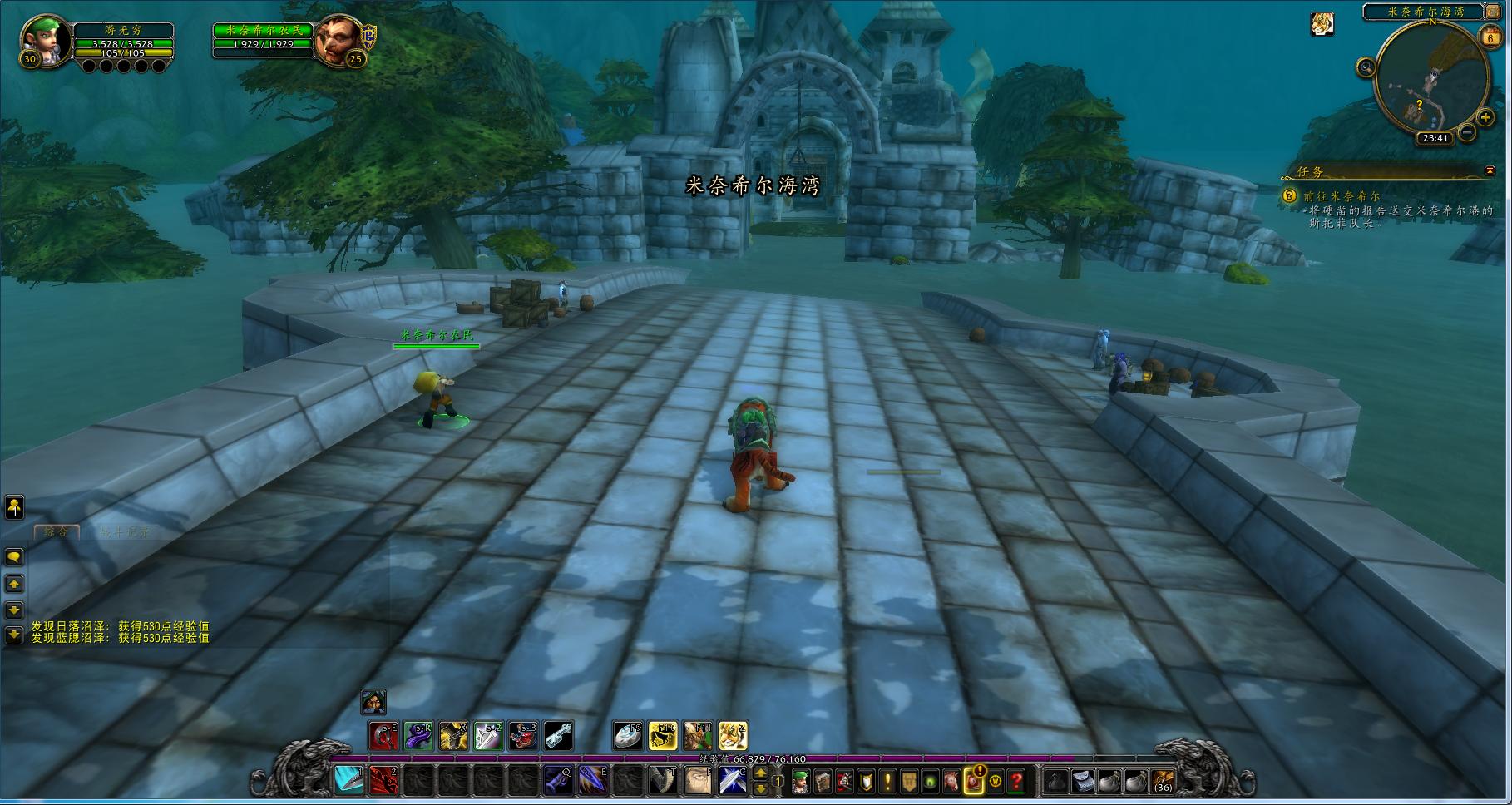Click the ammo pouch showing 36

(1163, 781)
